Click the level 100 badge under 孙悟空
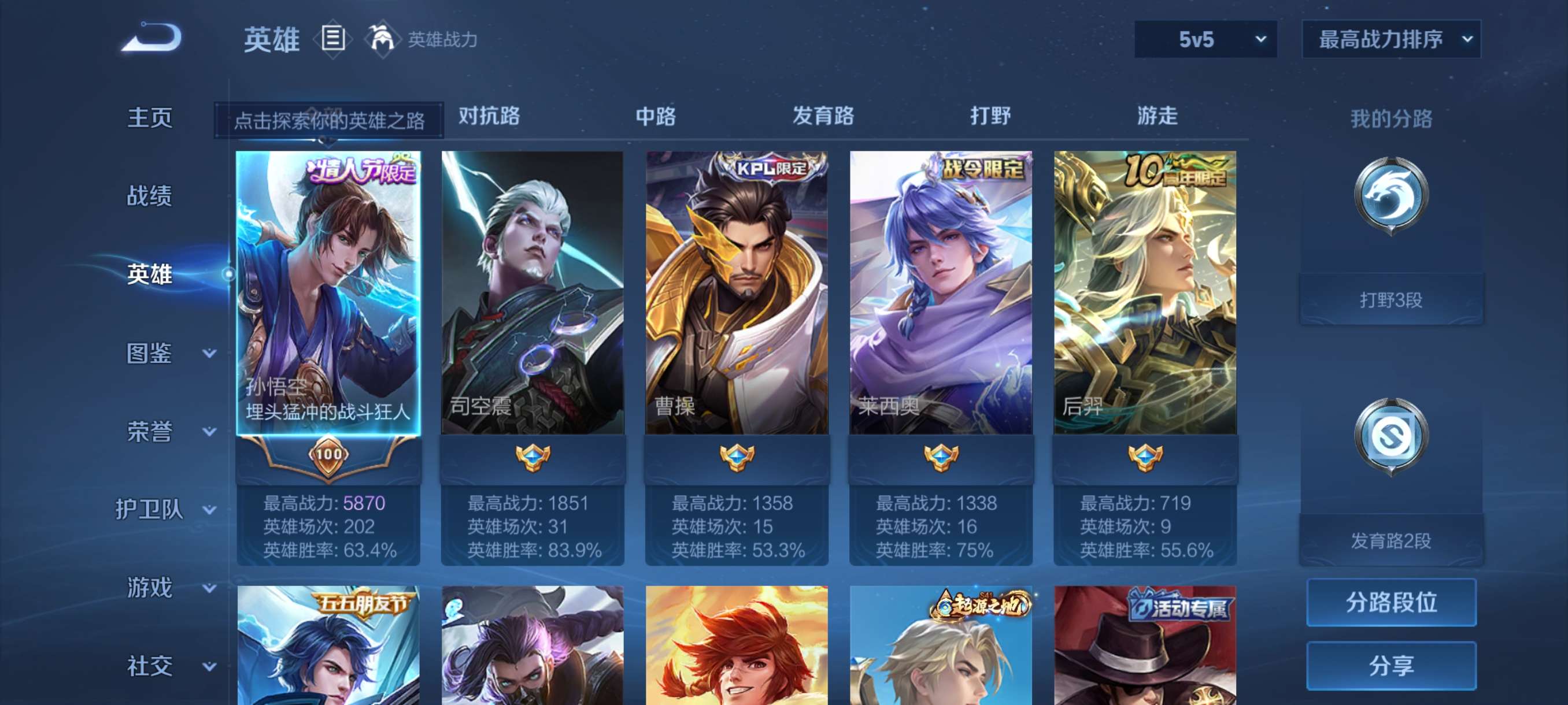Image resolution: width=1568 pixels, height=705 pixels. [327, 453]
